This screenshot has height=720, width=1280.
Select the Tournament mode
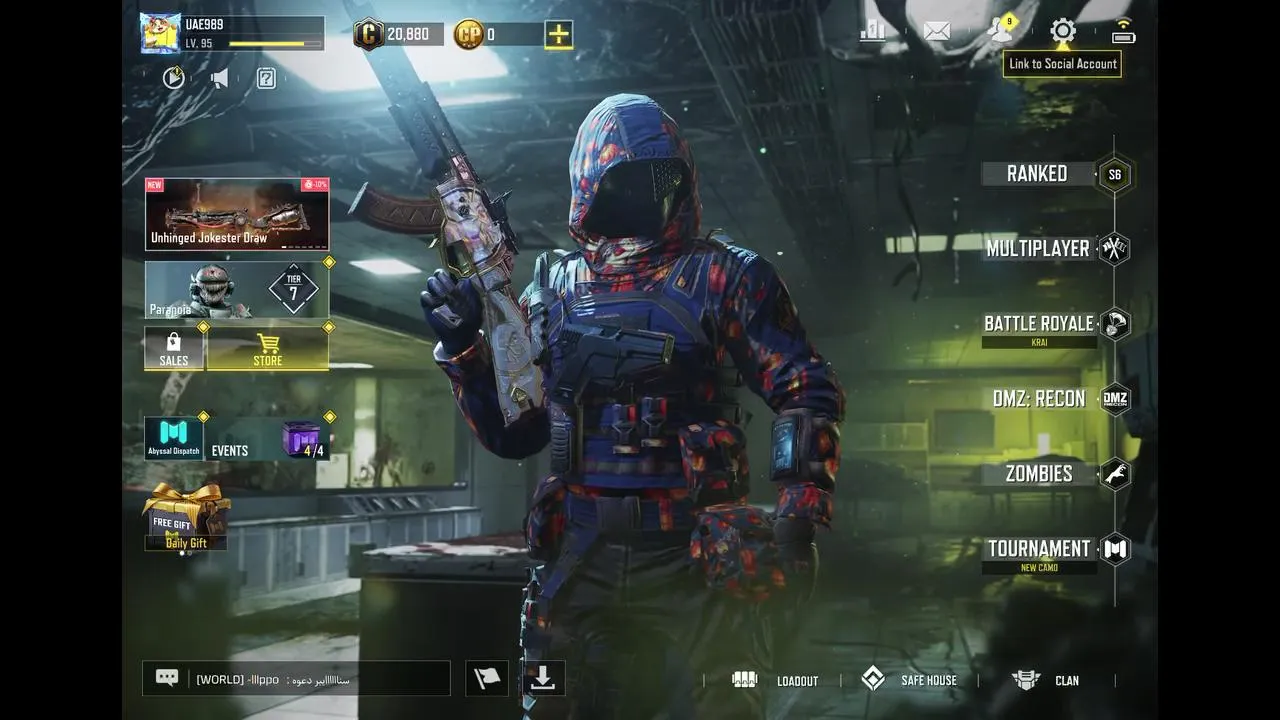pos(1039,549)
